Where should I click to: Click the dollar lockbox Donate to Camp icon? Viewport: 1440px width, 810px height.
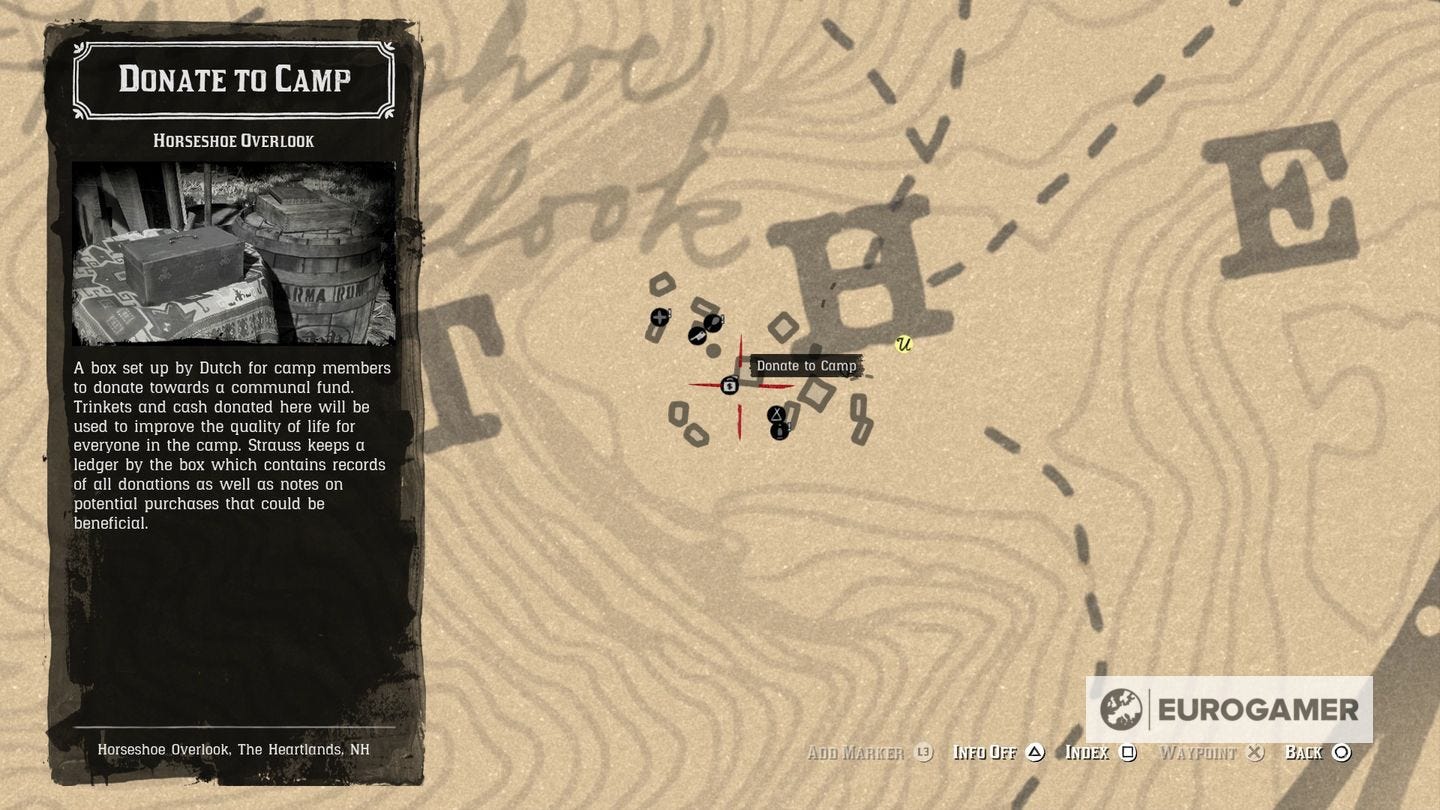coord(729,386)
